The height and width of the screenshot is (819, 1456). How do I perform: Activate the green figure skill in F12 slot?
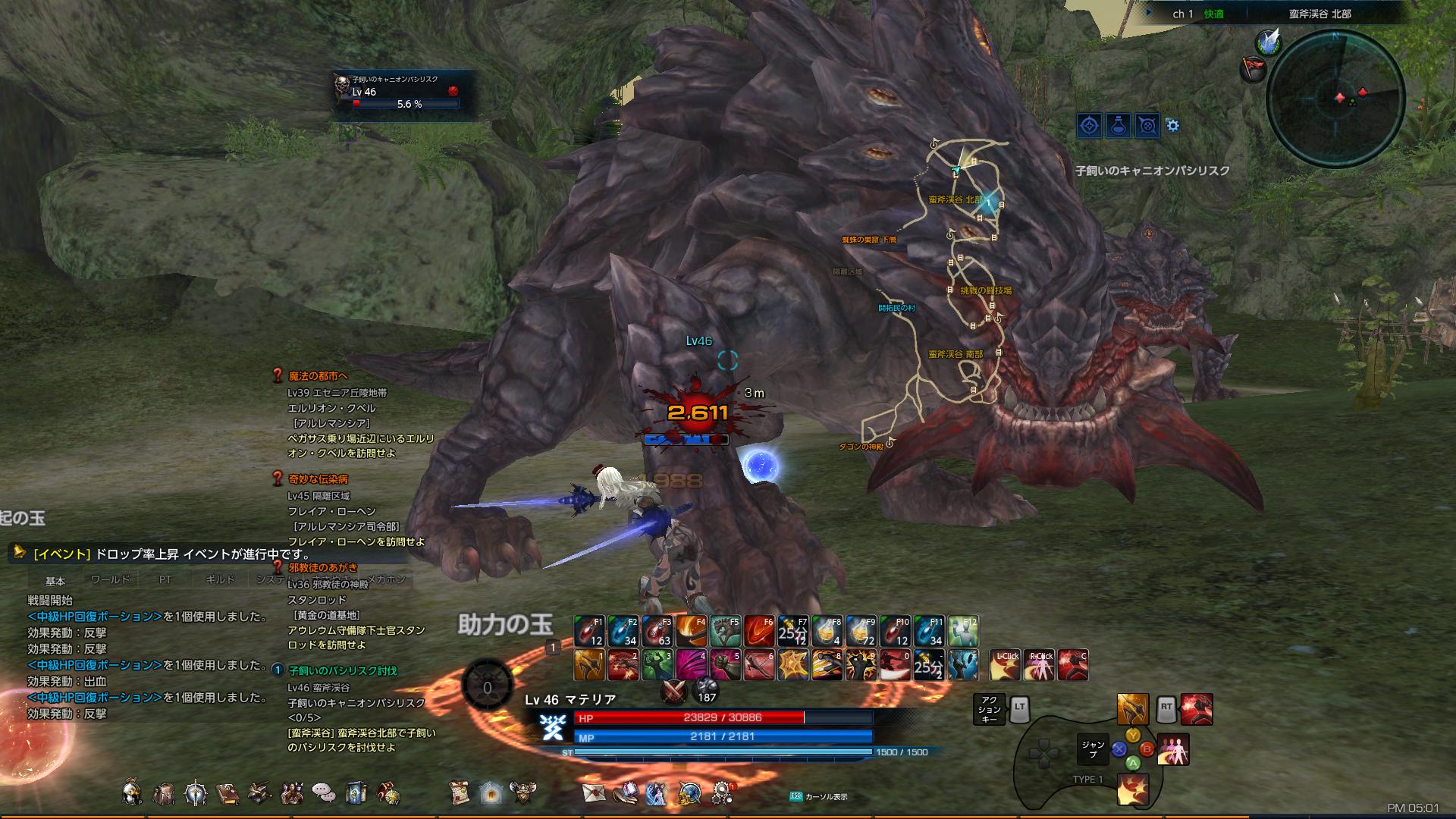pyautogui.click(x=963, y=631)
